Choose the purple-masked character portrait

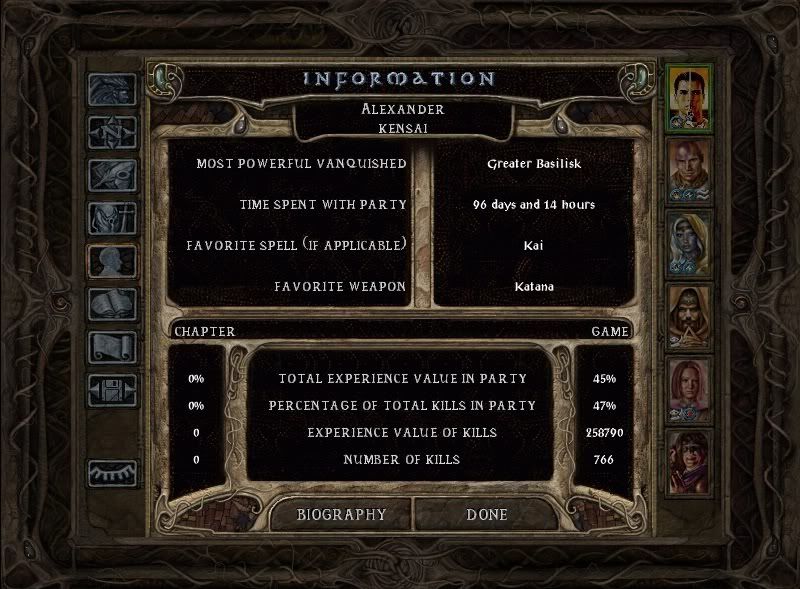click(x=689, y=462)
